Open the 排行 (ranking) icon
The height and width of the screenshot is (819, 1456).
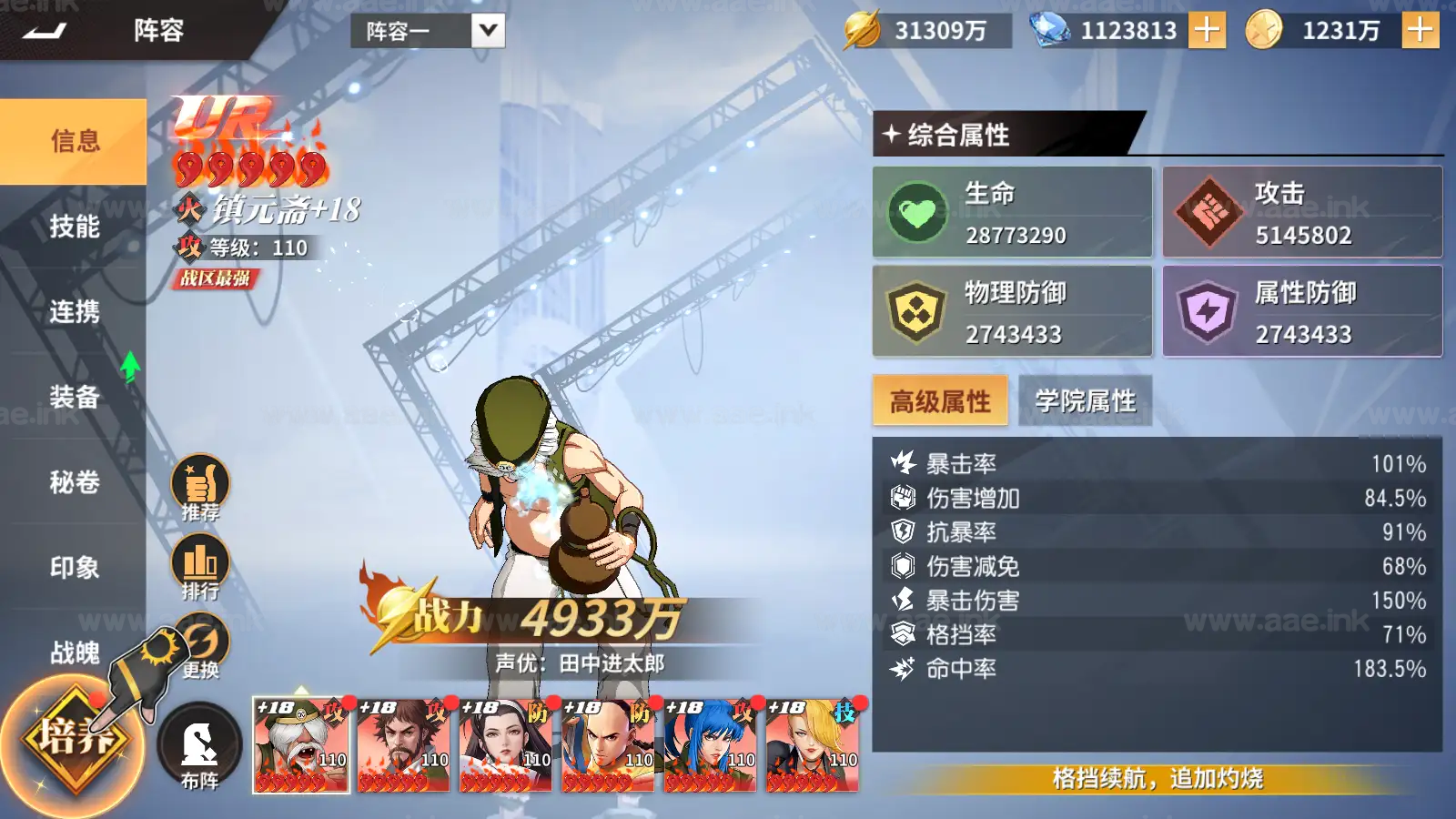click(x=202, y=561)
